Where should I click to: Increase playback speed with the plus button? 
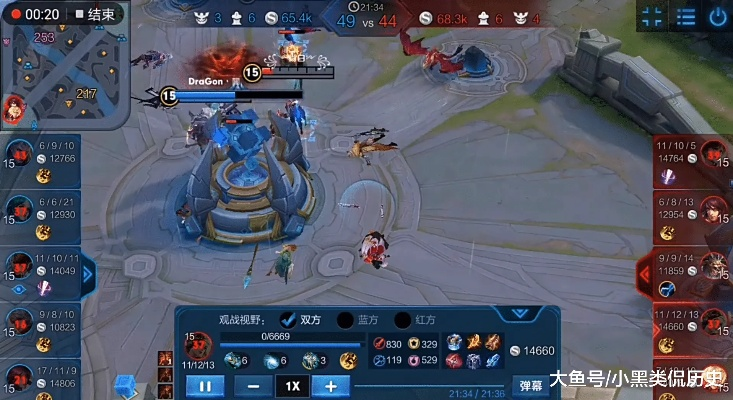tap(330, 385)
